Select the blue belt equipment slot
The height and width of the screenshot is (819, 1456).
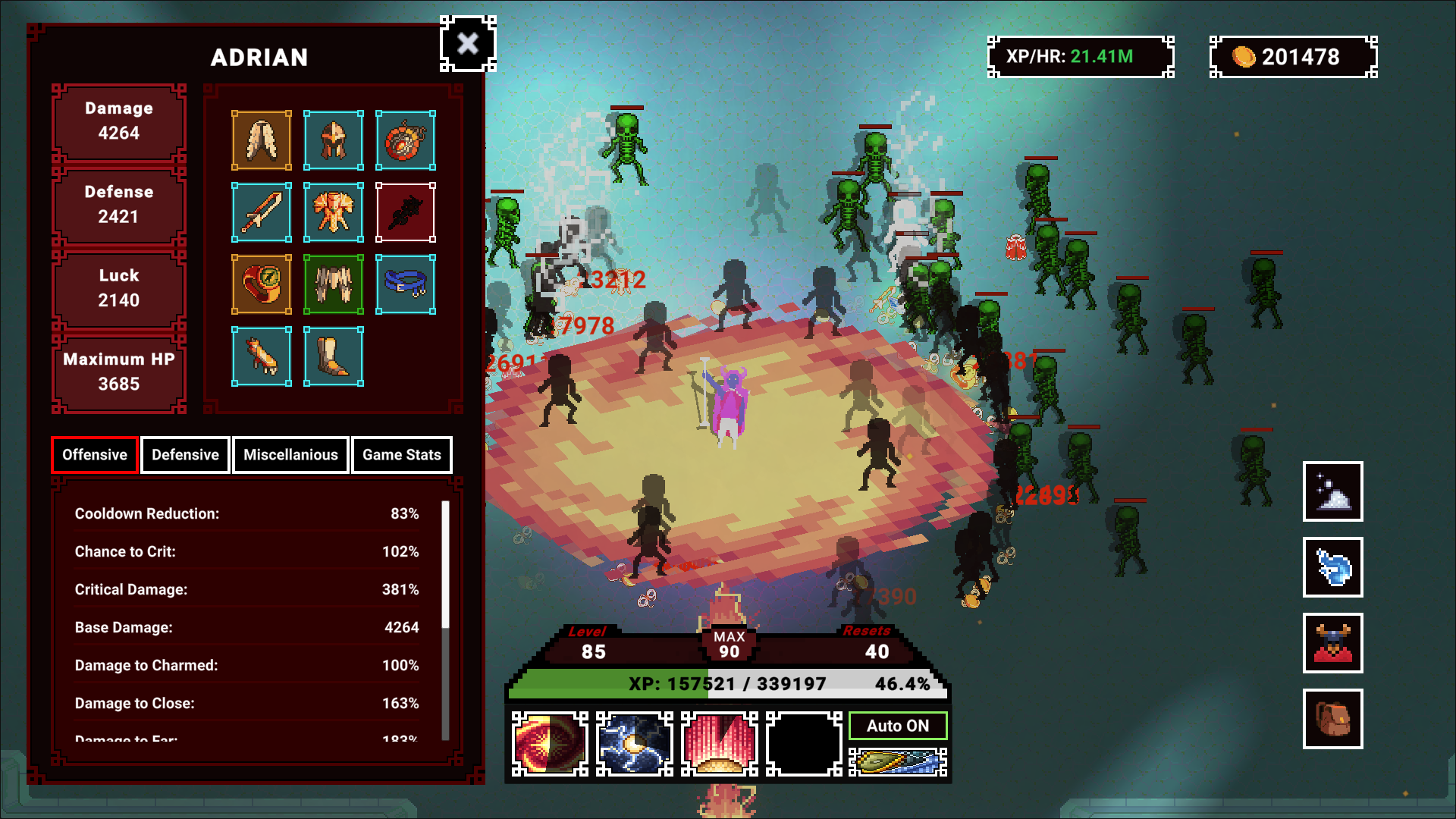pos(406,284)
